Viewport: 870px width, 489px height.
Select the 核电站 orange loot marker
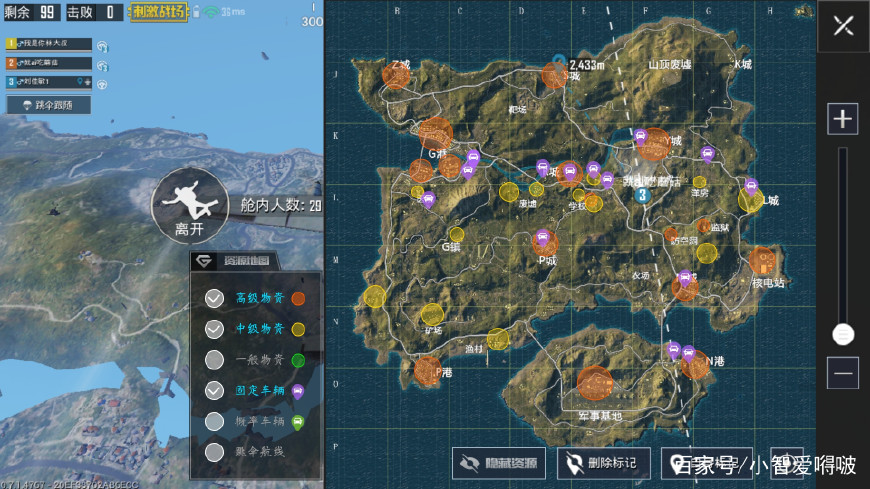tap(765, 262)
